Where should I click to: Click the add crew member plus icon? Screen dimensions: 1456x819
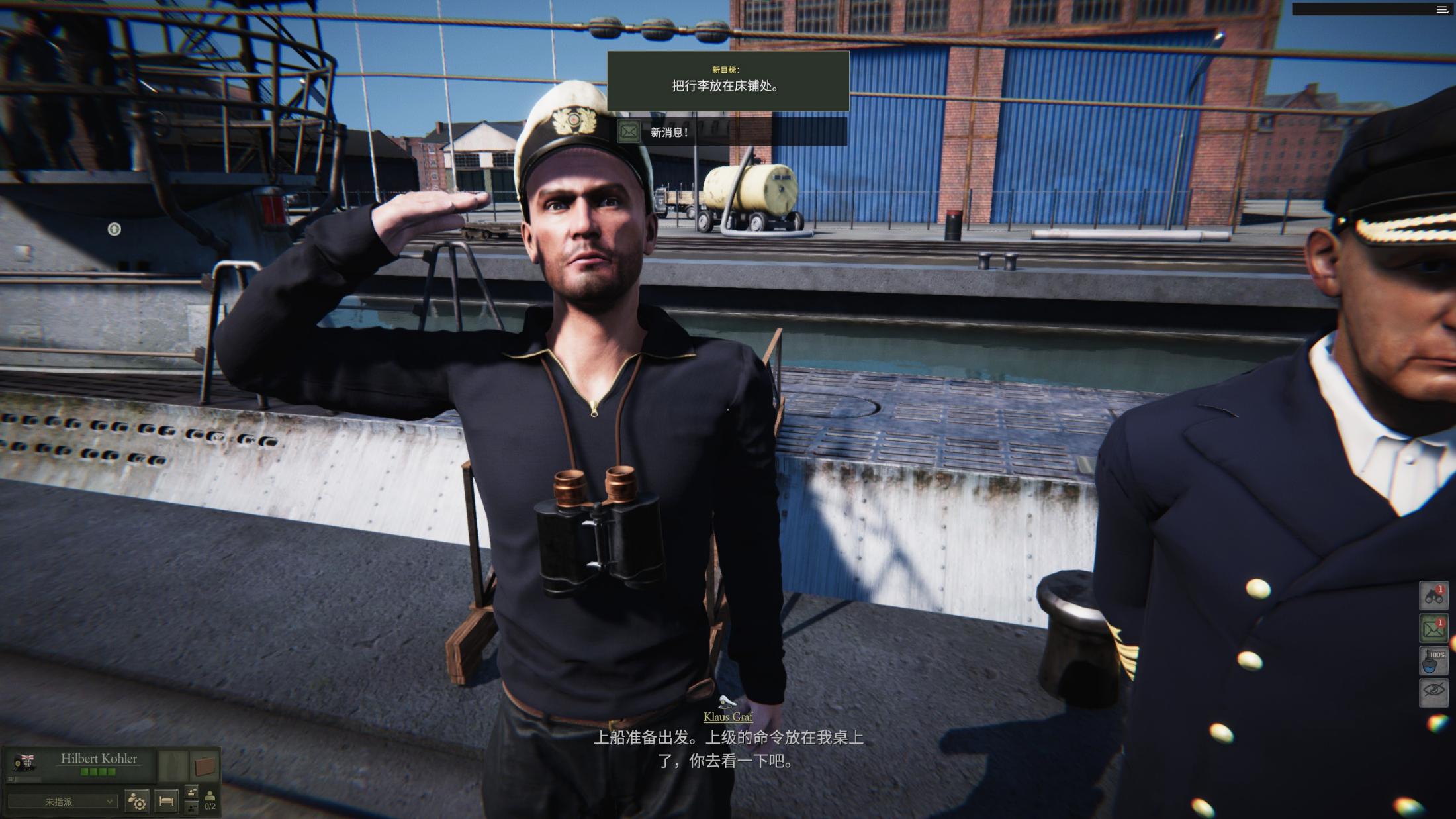click(x=192, y=793)
